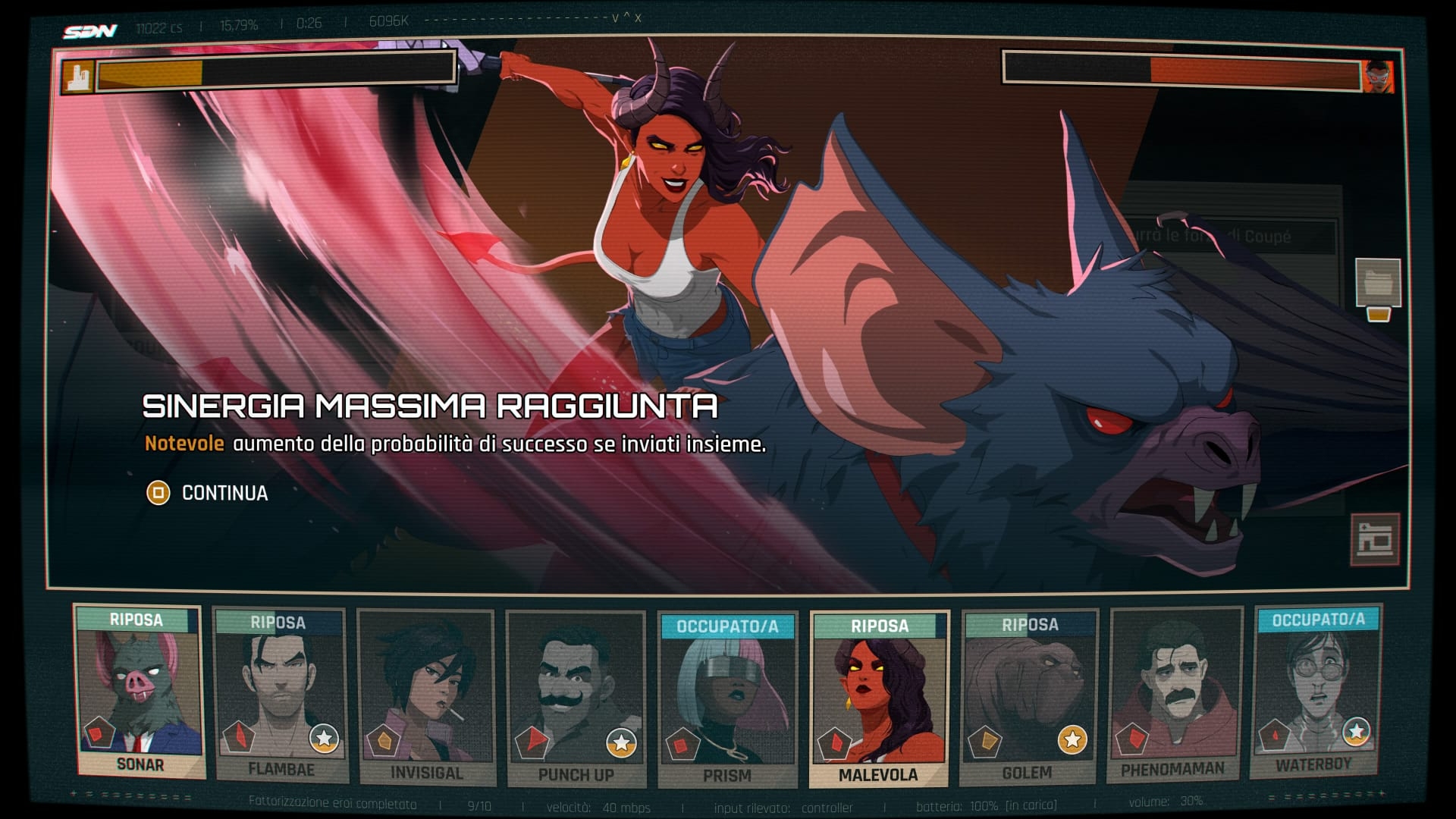This screenshot has width=1456, height=819.
Task: Select the Punch Up hero card
Action: [576, 699]
